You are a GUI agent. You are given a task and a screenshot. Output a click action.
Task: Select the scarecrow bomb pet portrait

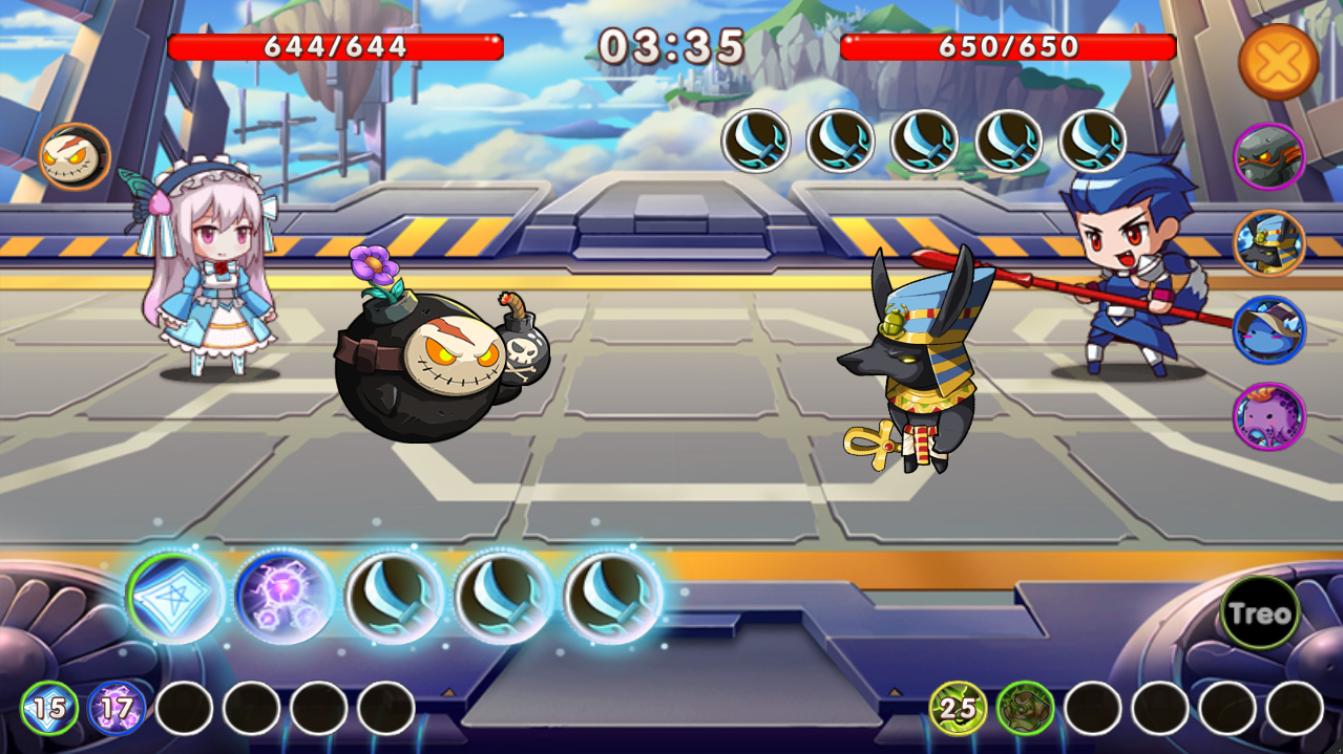pyautogui.click(x=74, y=159)
